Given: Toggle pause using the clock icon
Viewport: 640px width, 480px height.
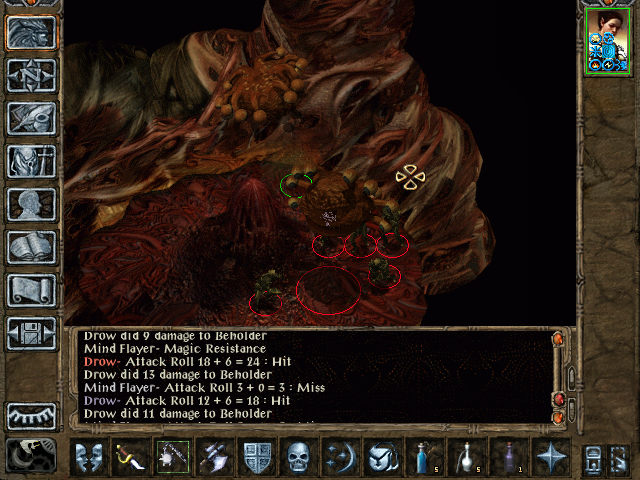Looking at the screenshot, I should click(31, 456).
